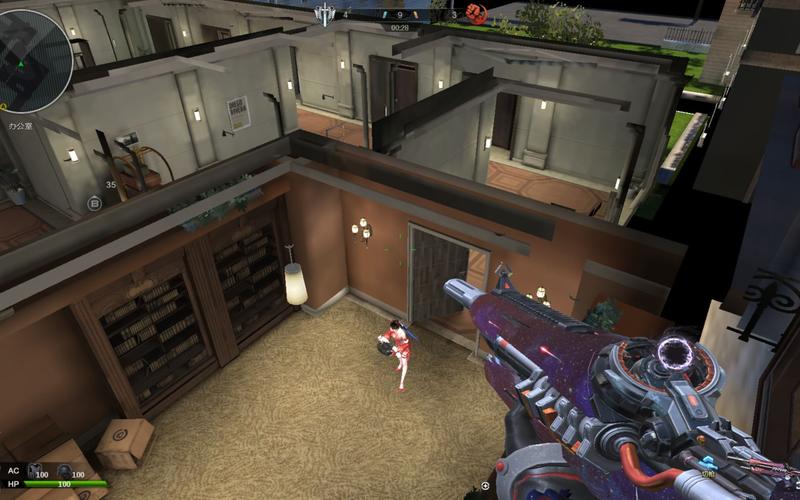The image size is (800, 500).
Task: Click the helmet armor icon
Action: (64, 470)
